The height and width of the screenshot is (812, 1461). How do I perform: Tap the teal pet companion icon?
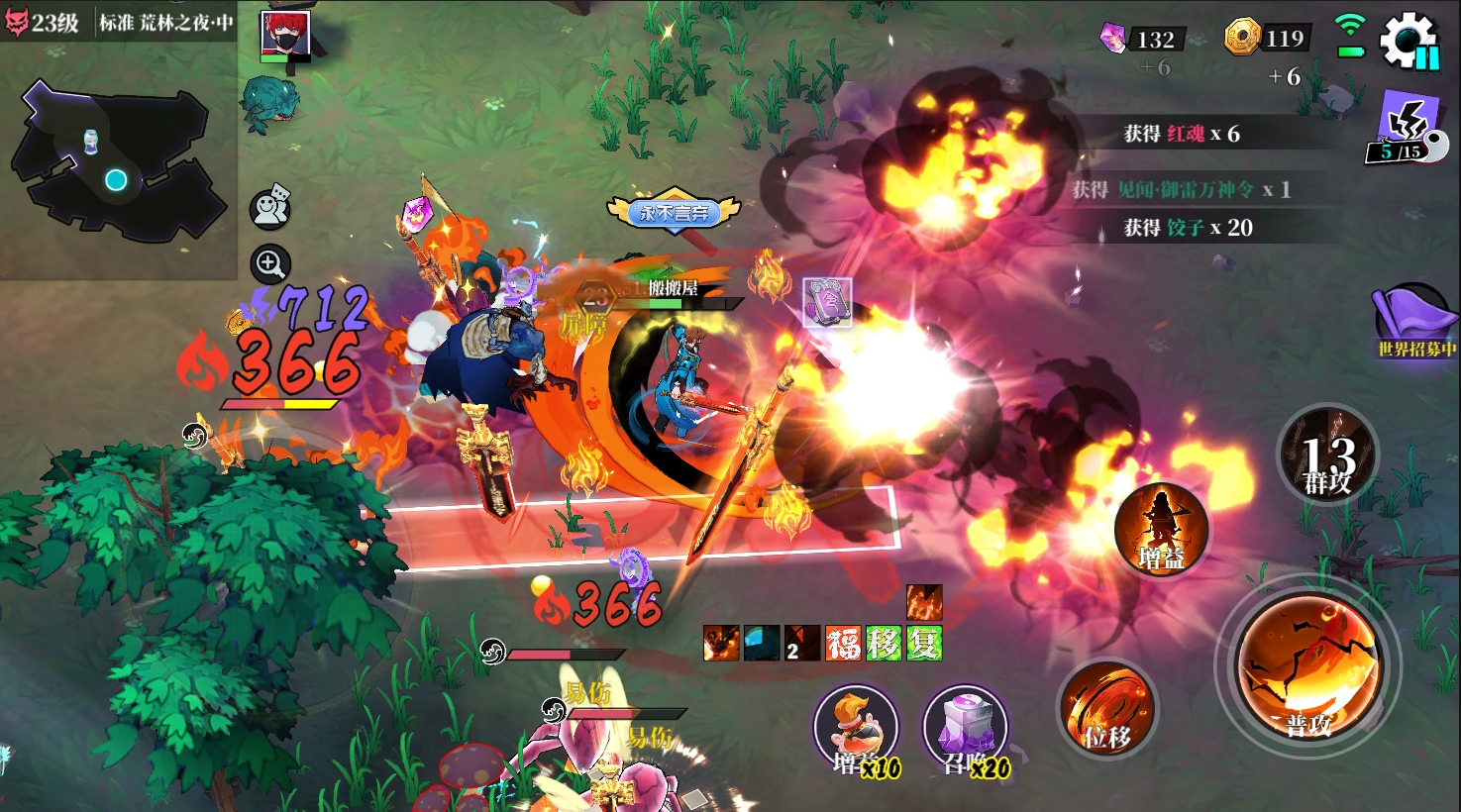[269, 103]
